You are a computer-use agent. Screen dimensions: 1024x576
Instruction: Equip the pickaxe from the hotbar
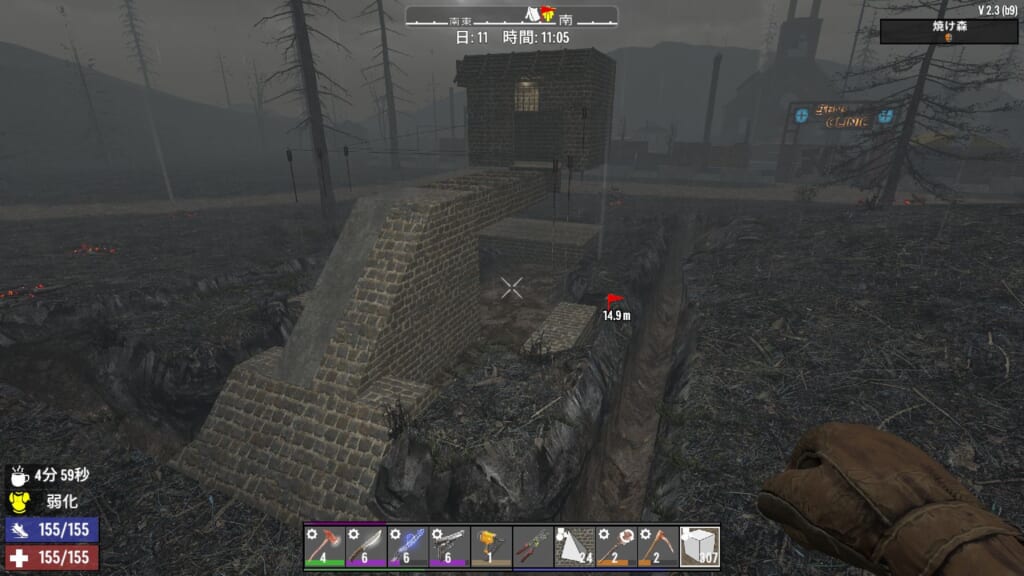tap(658, 547)
